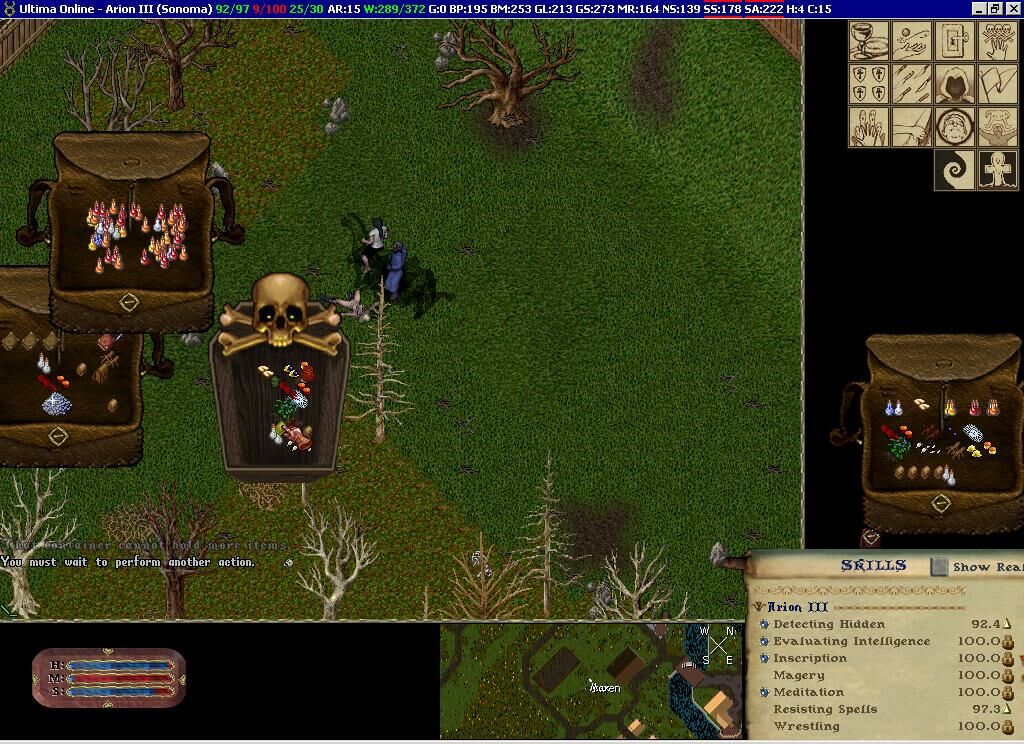Cast the chalice and plate spell icon

click(869, 41)
